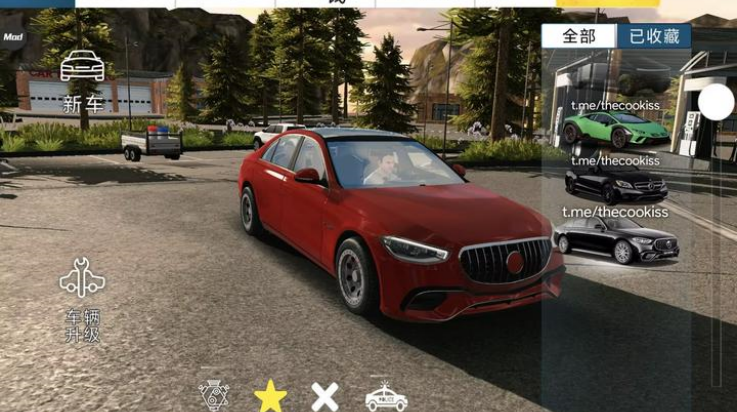Image resolution: width=737 pixels, height=412 pixels.
Task: Select the green Lamborghini thumbnail
Action: [x=615, y=128]
